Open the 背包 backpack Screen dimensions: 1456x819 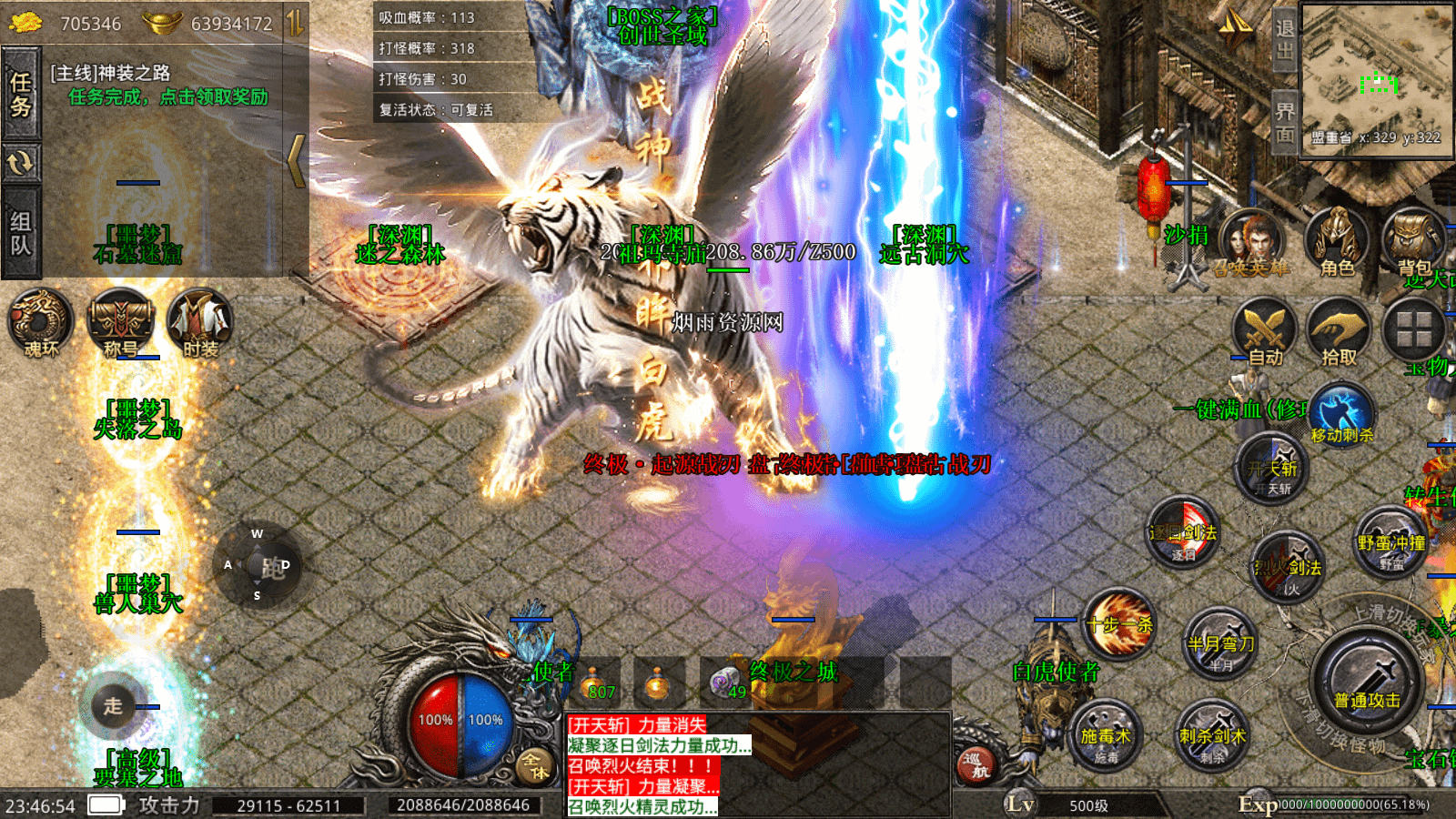click(x=1413, y=242)
